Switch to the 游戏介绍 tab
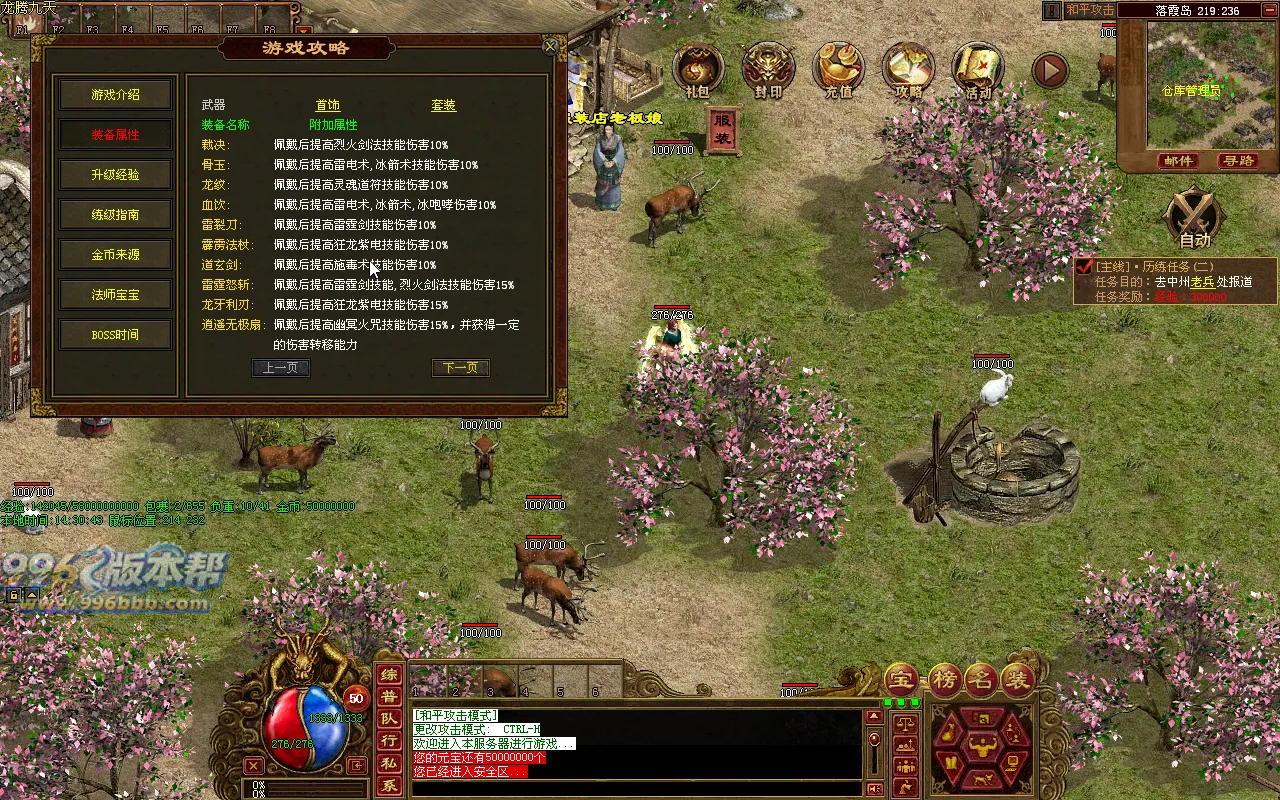Screen dimensions: 1280x800 point(117,94)
